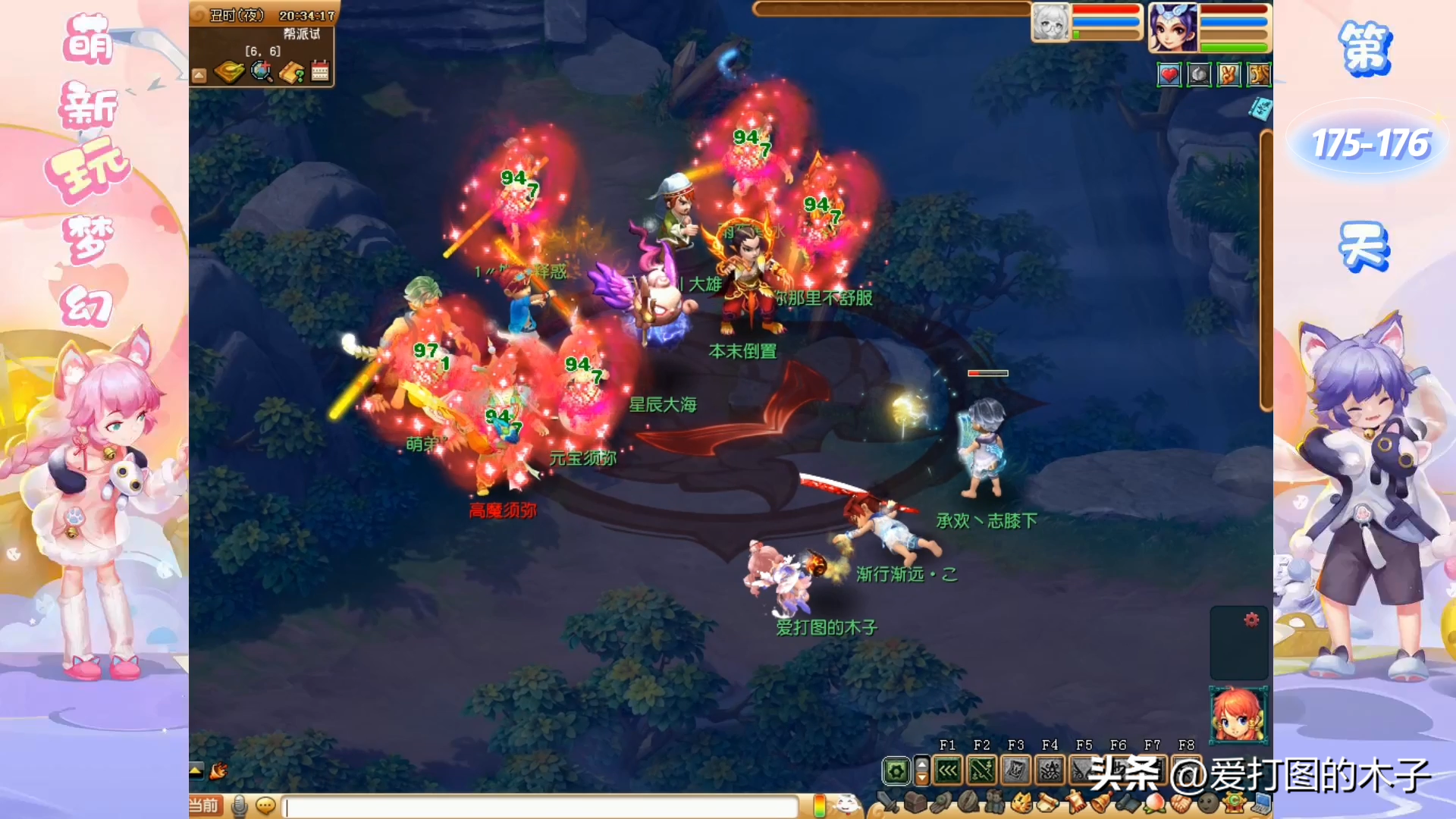This screenshot has width=1456, height=819.
Task: Open the calendar icon under the clock
Action: pyautogui.click(x=320, y=72)
